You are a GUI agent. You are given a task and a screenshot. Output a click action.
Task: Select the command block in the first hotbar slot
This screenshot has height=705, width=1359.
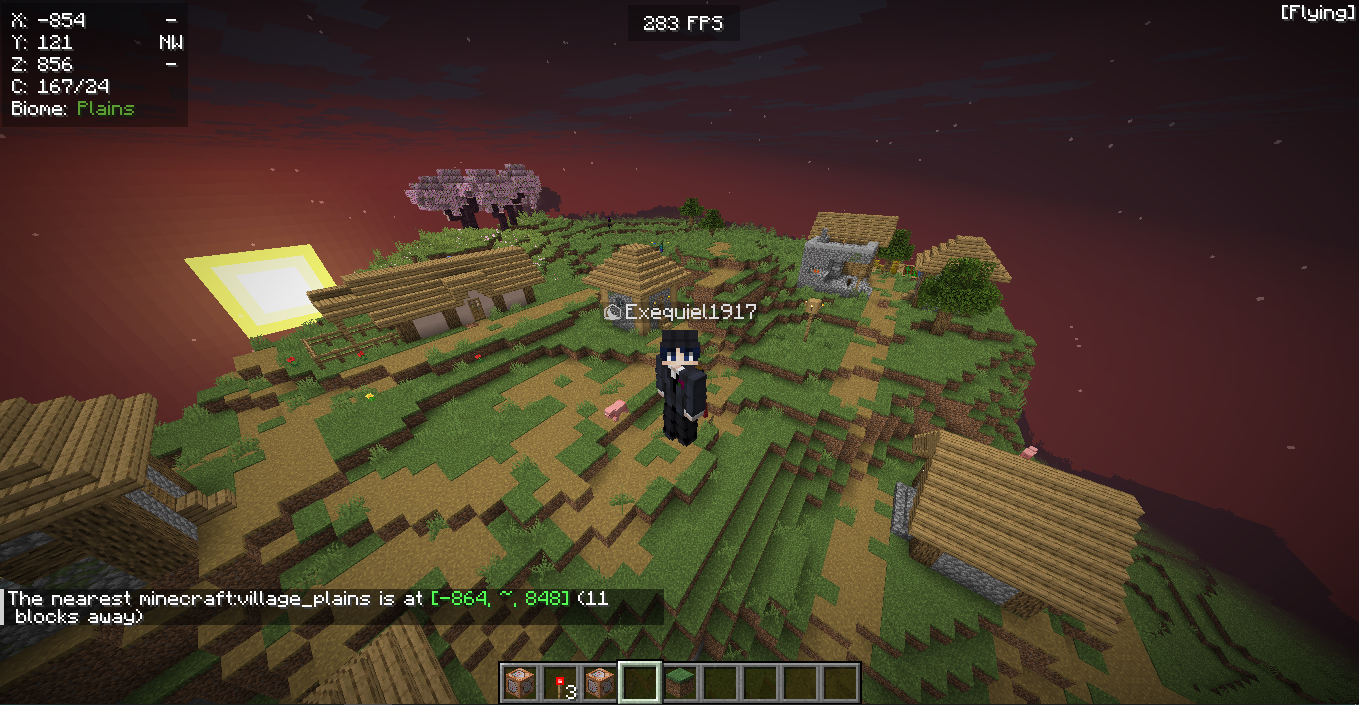(519, 683)
